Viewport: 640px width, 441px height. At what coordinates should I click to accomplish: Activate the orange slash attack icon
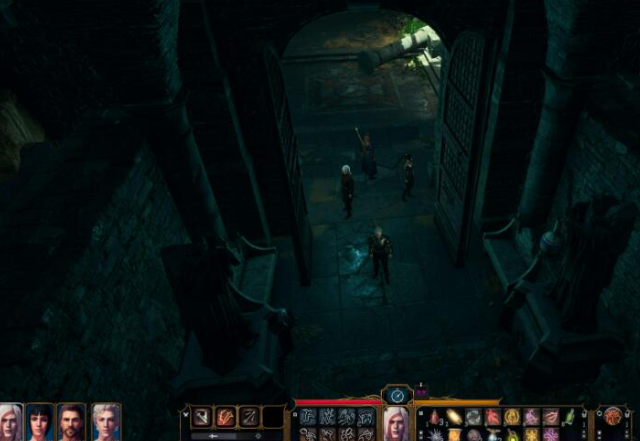pos(226,418)
